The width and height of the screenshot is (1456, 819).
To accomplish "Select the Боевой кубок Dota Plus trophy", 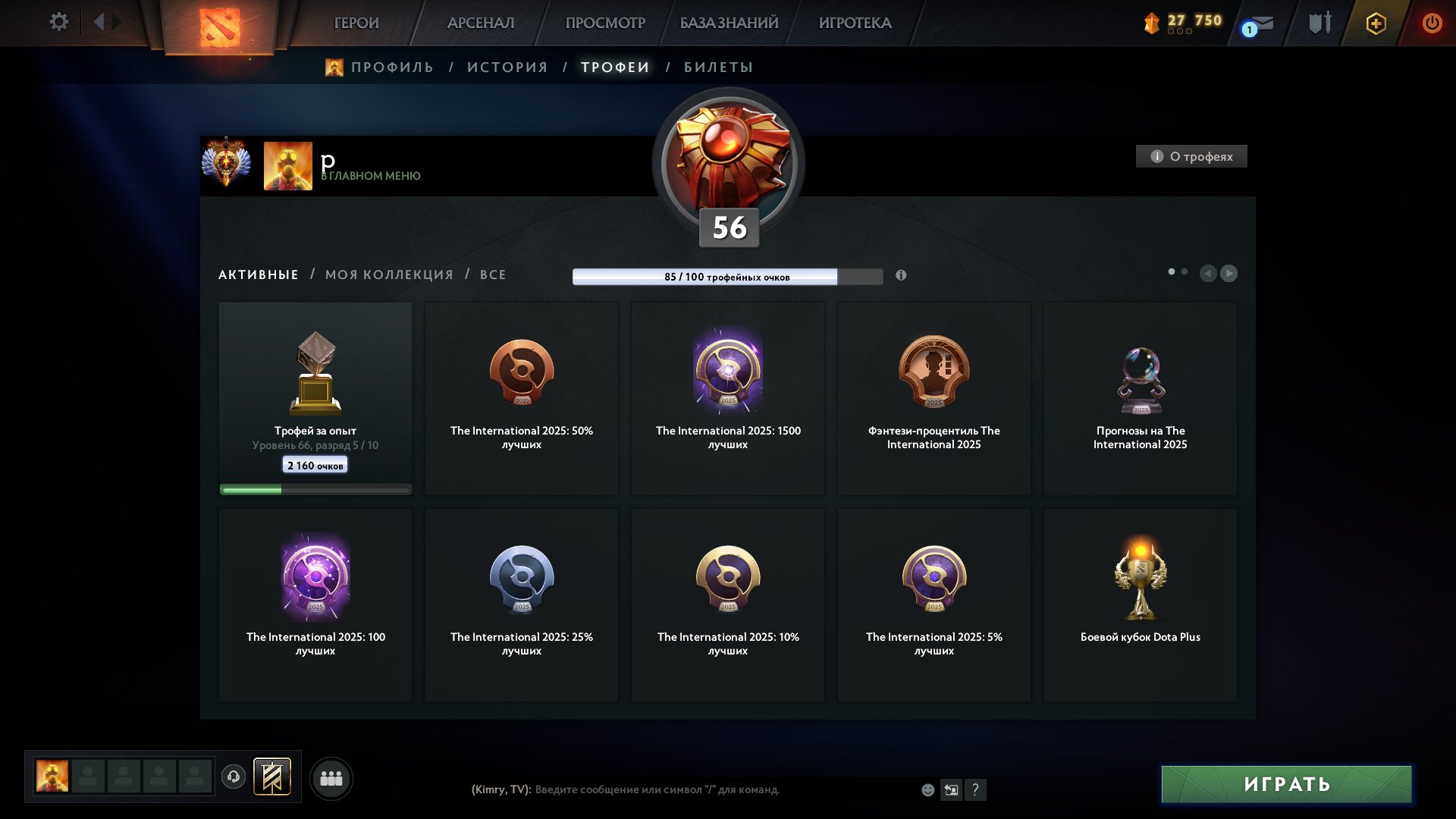I will point(1140,605).
